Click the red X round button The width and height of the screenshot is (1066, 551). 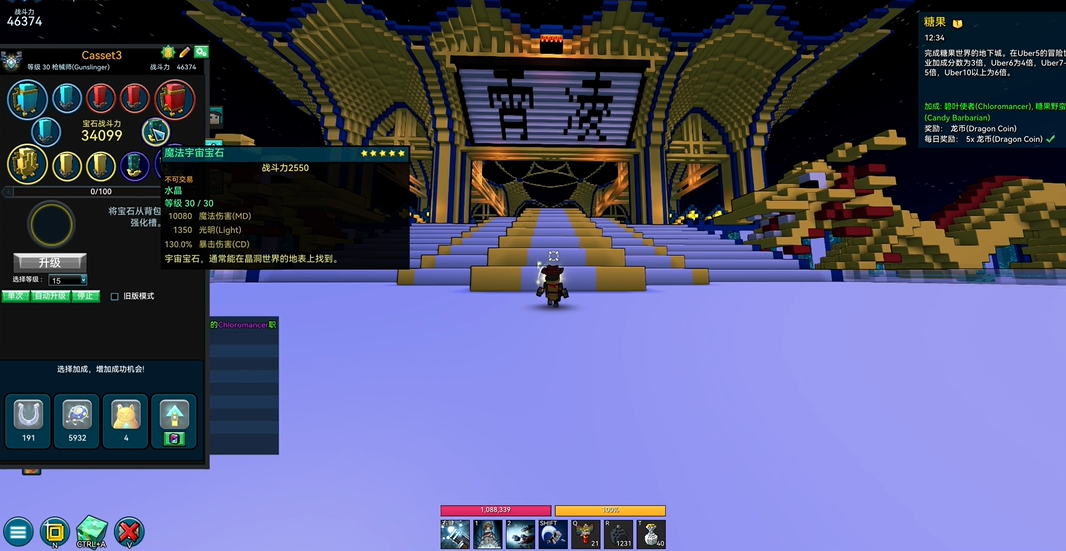(x=129, y=531)
